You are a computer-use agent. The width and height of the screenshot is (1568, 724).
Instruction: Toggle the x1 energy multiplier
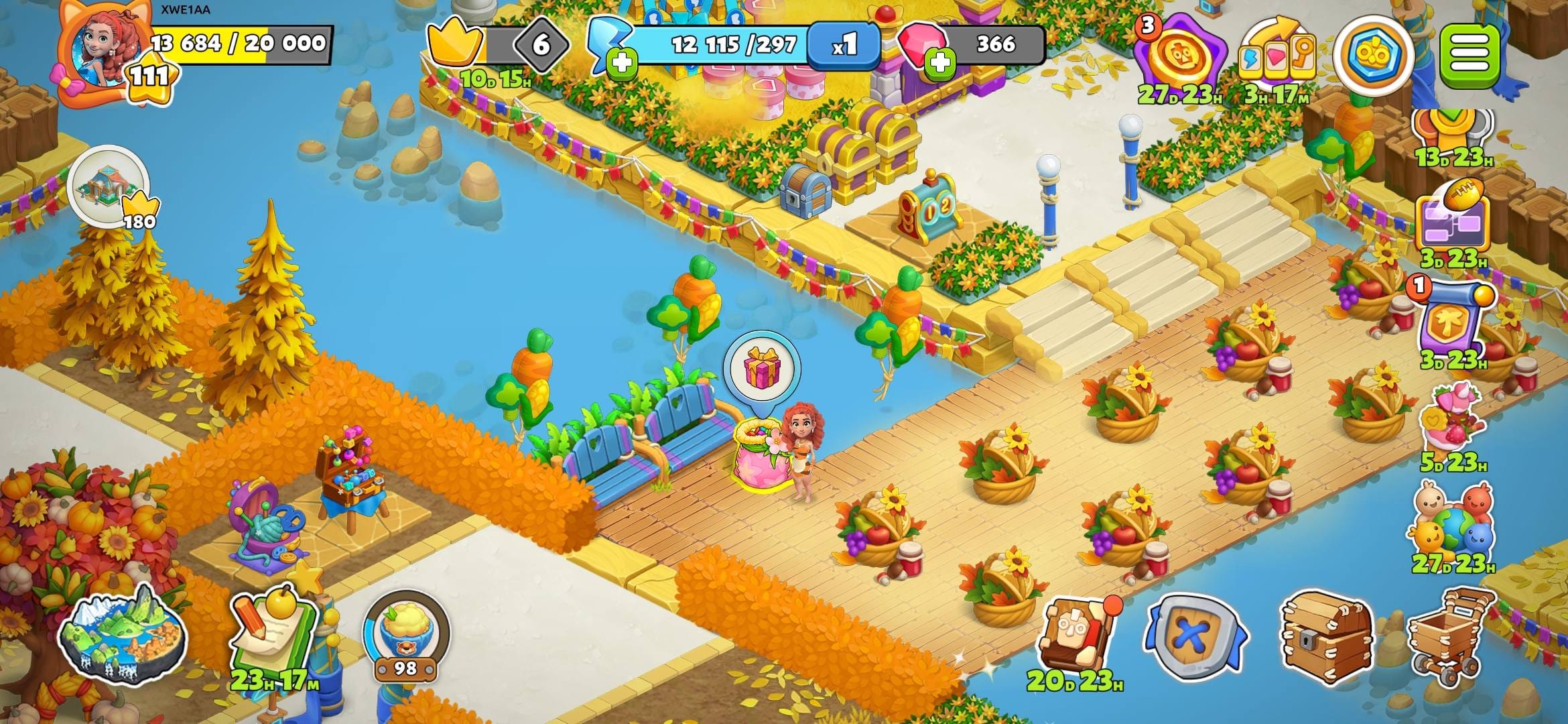[844, 46]
